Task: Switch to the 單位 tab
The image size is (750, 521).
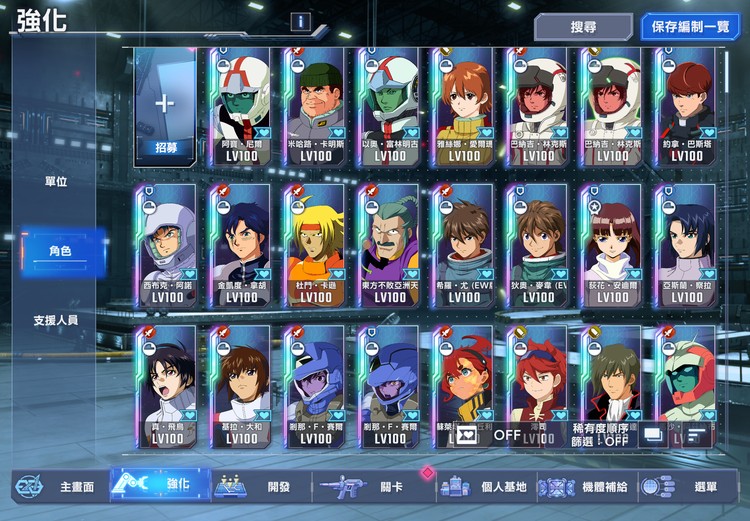Action: [x=56, y=181]
